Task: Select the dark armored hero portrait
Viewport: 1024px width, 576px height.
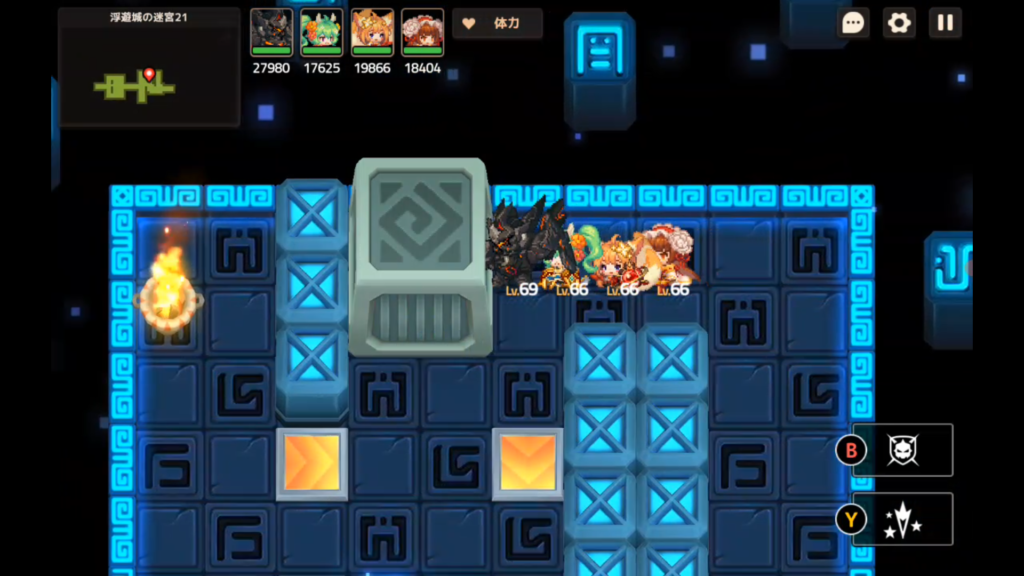Action: click(271, 32)
